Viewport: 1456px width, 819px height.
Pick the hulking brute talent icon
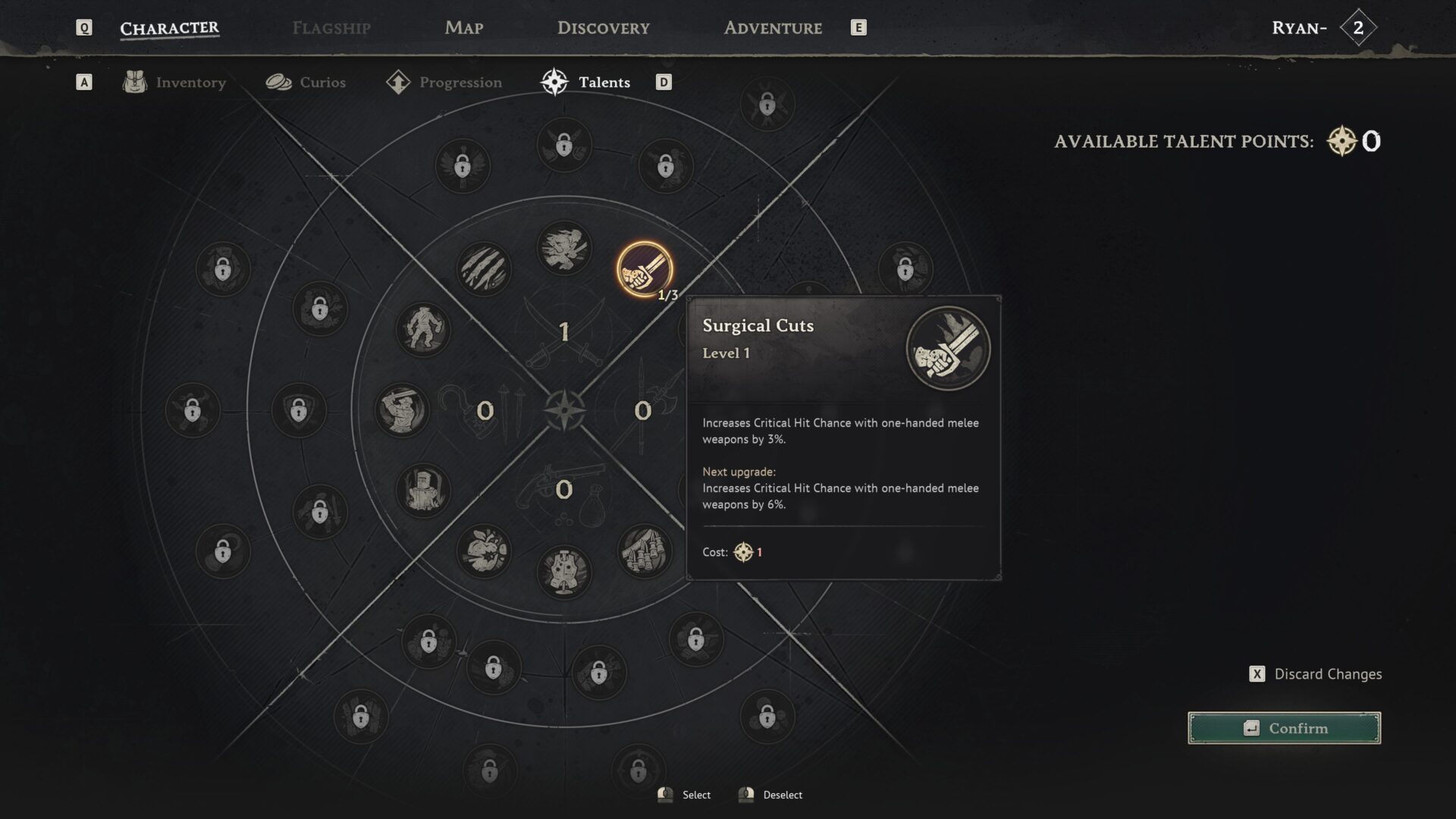(x=423, y=330)
